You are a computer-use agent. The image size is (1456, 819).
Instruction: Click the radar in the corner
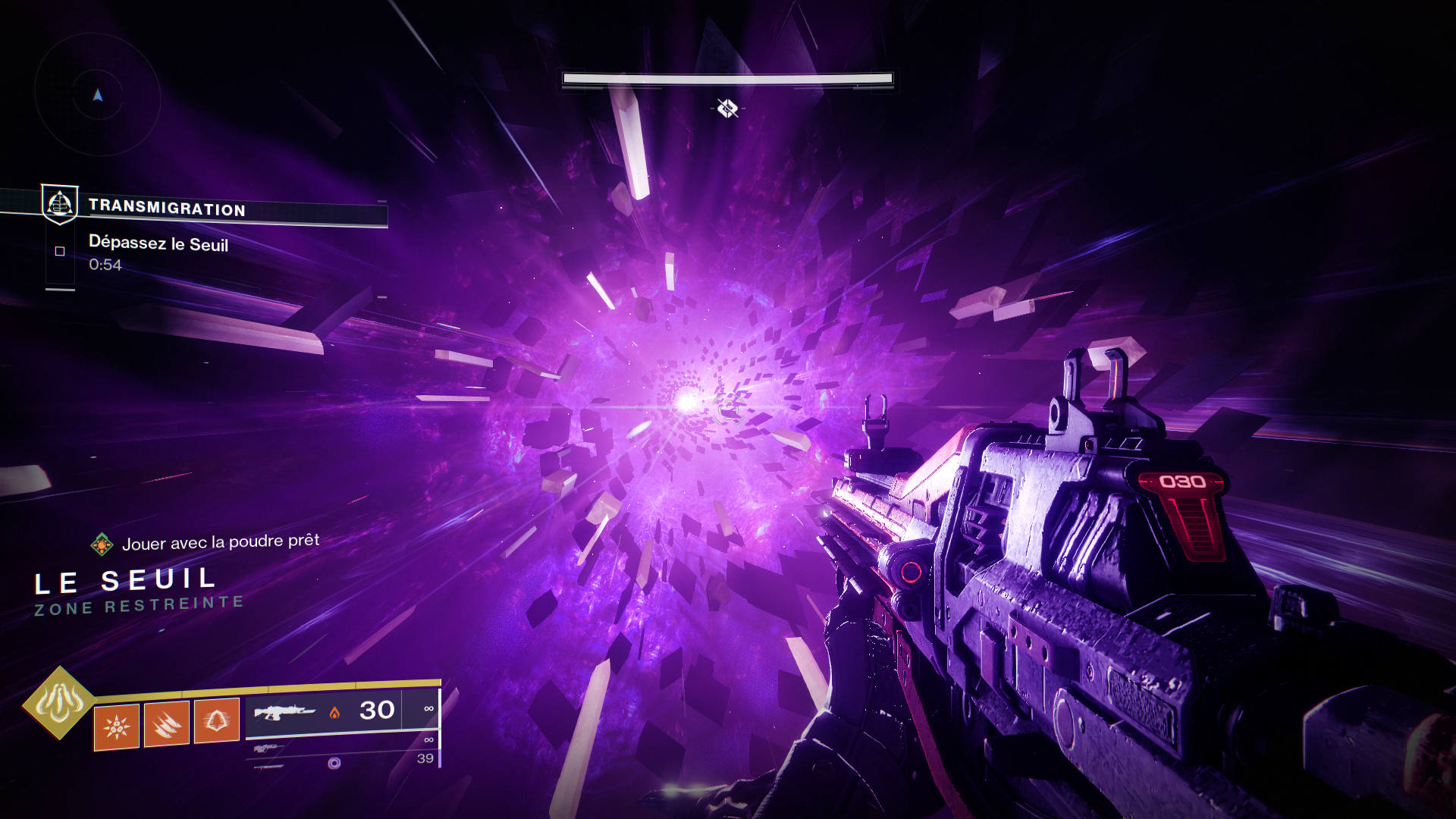coord(97,95)
